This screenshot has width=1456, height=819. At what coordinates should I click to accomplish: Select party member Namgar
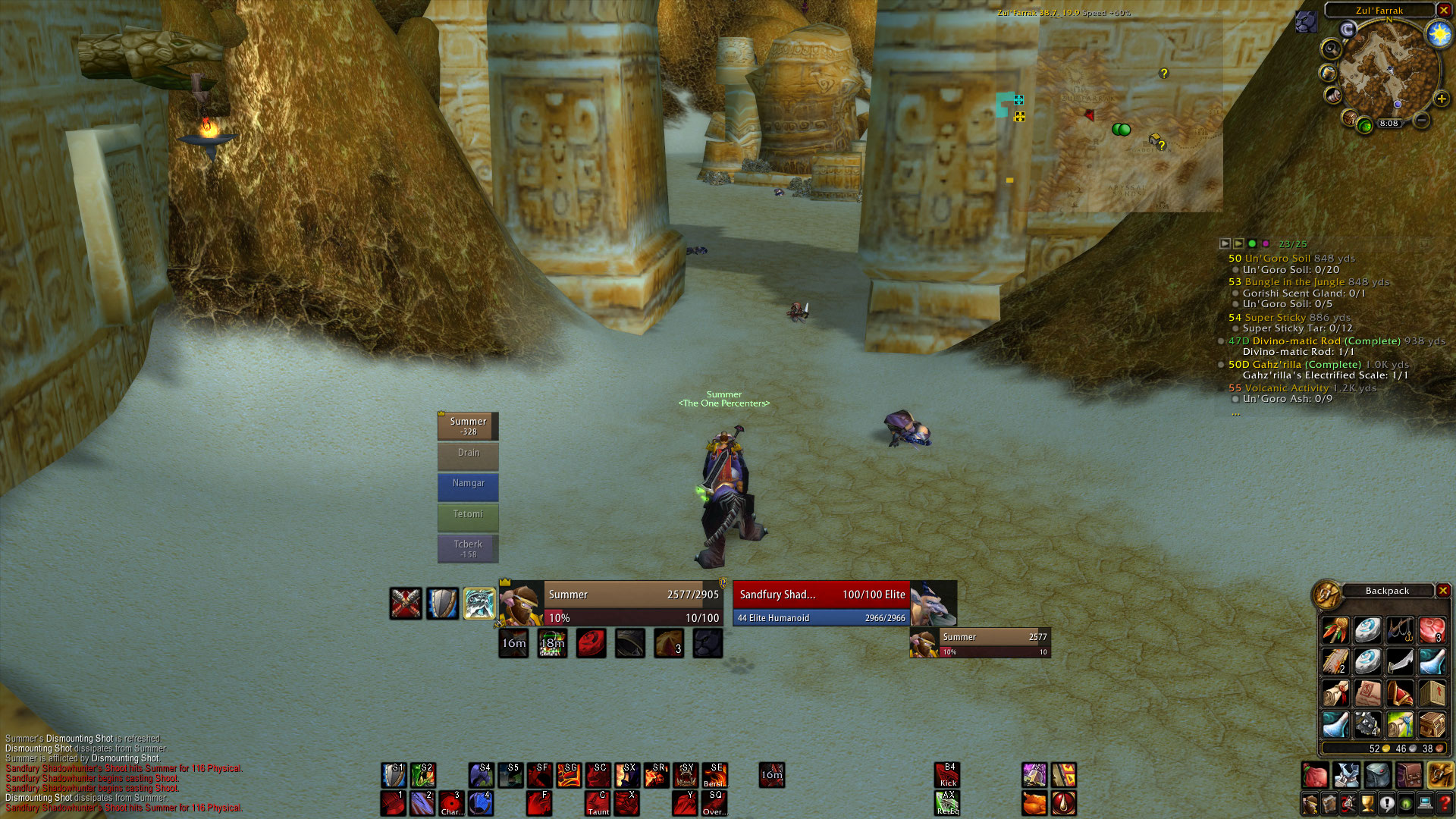(x=468, y=487)
